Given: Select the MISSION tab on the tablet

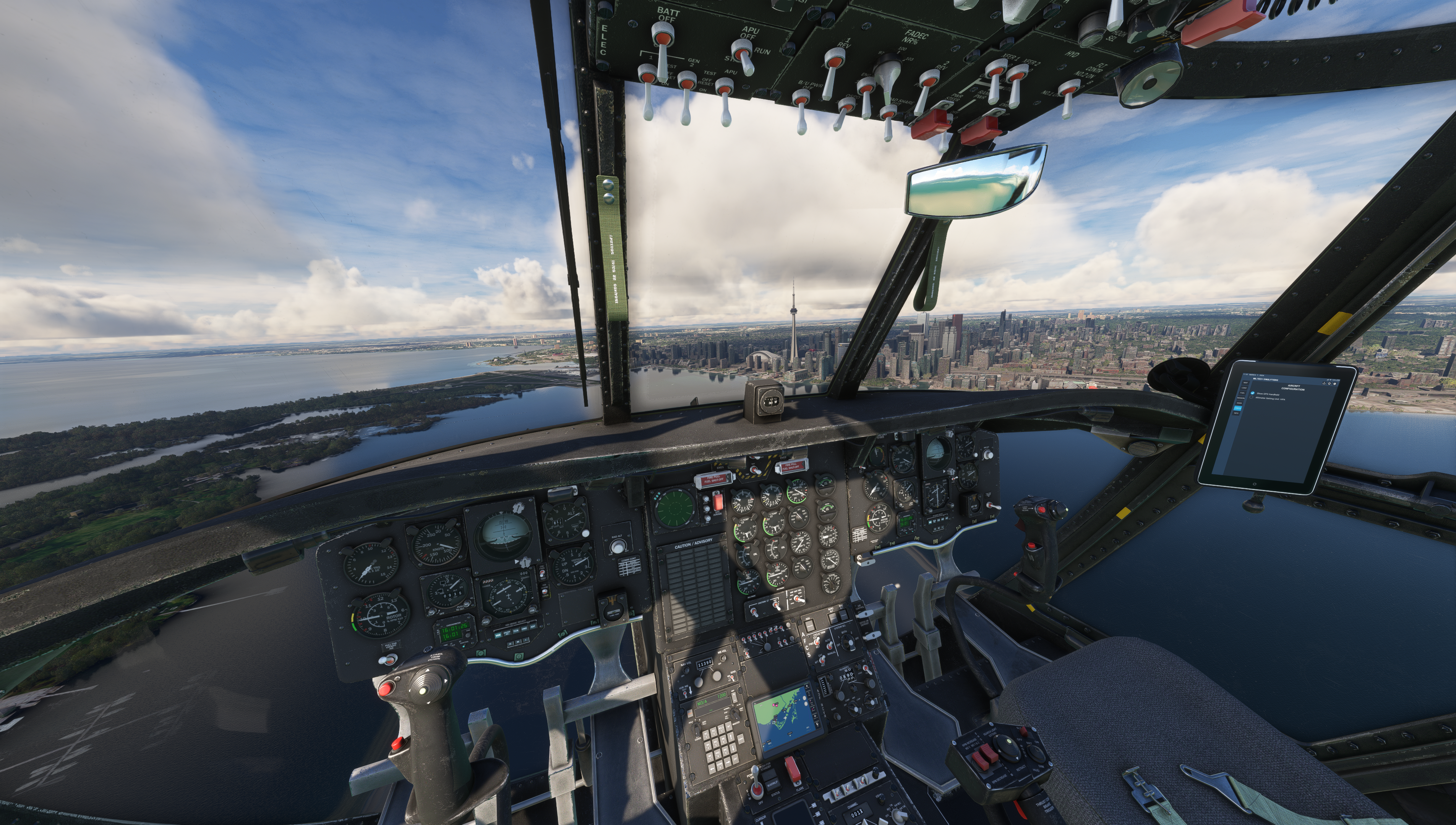Looking at the screenshot, I should [x=1241, y=398].
